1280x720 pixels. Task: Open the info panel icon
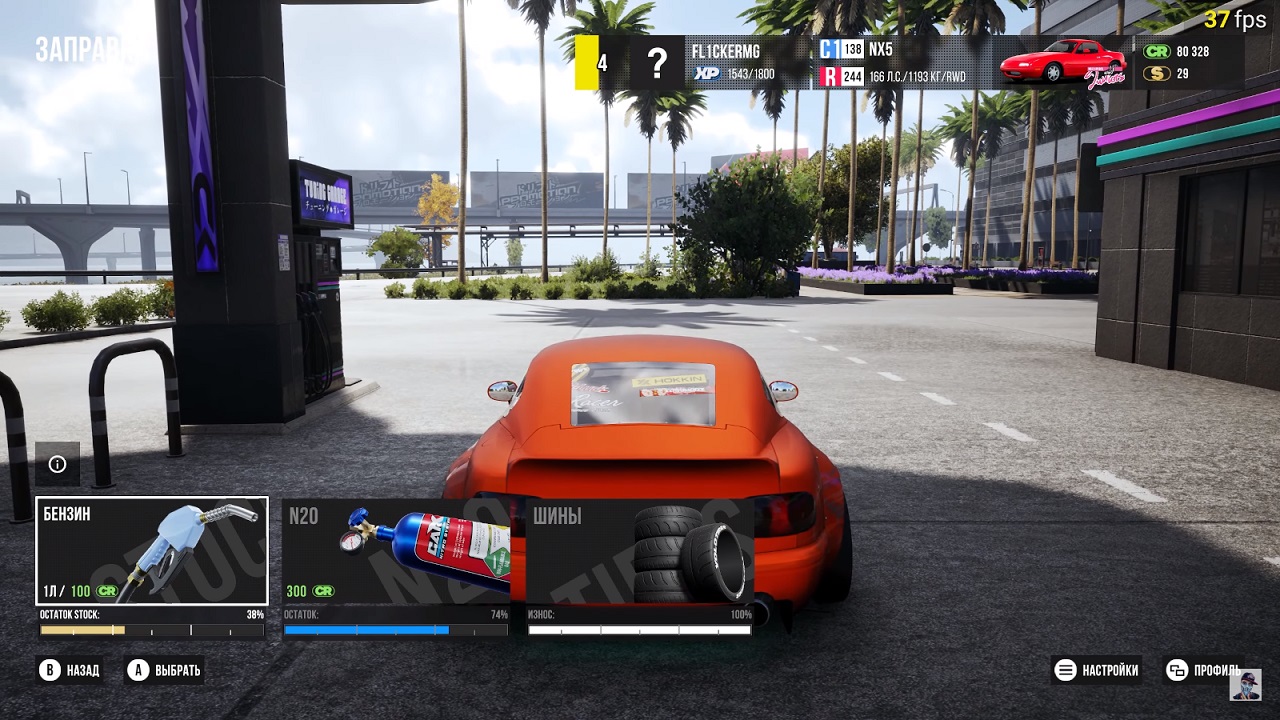(x=57, y=464)
